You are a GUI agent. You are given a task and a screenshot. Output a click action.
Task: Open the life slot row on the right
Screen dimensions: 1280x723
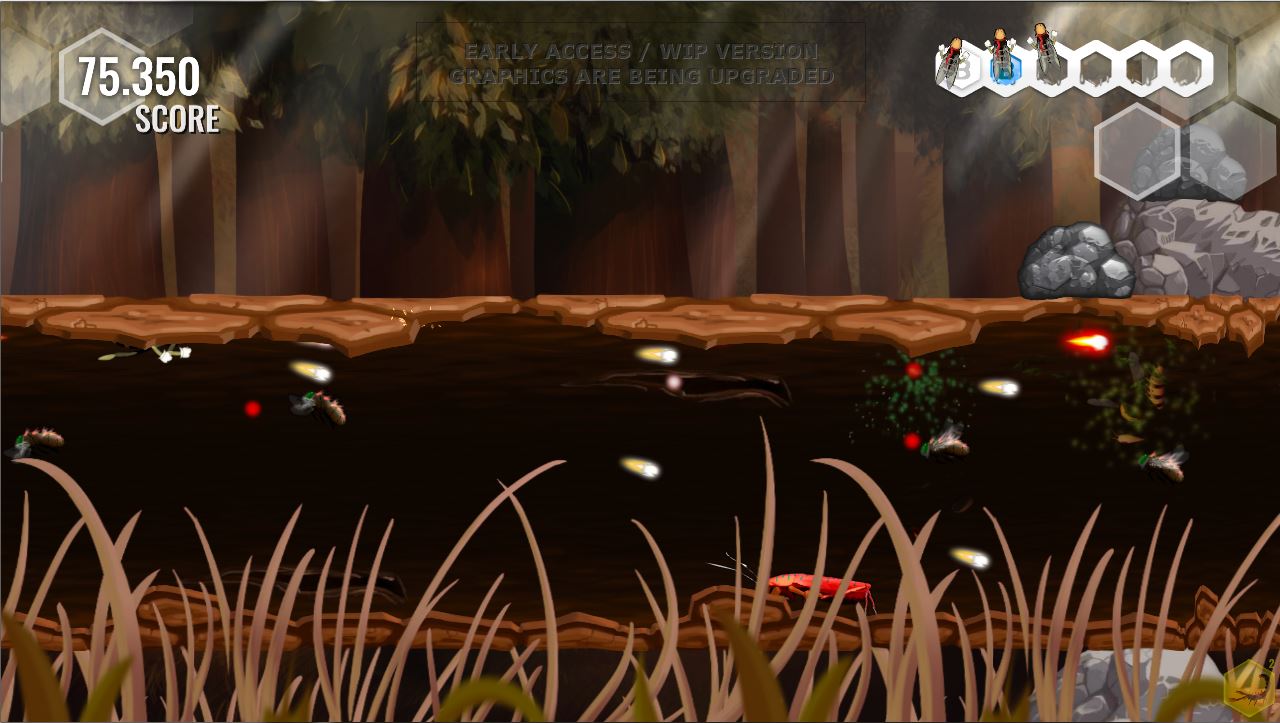point(1070,65)
